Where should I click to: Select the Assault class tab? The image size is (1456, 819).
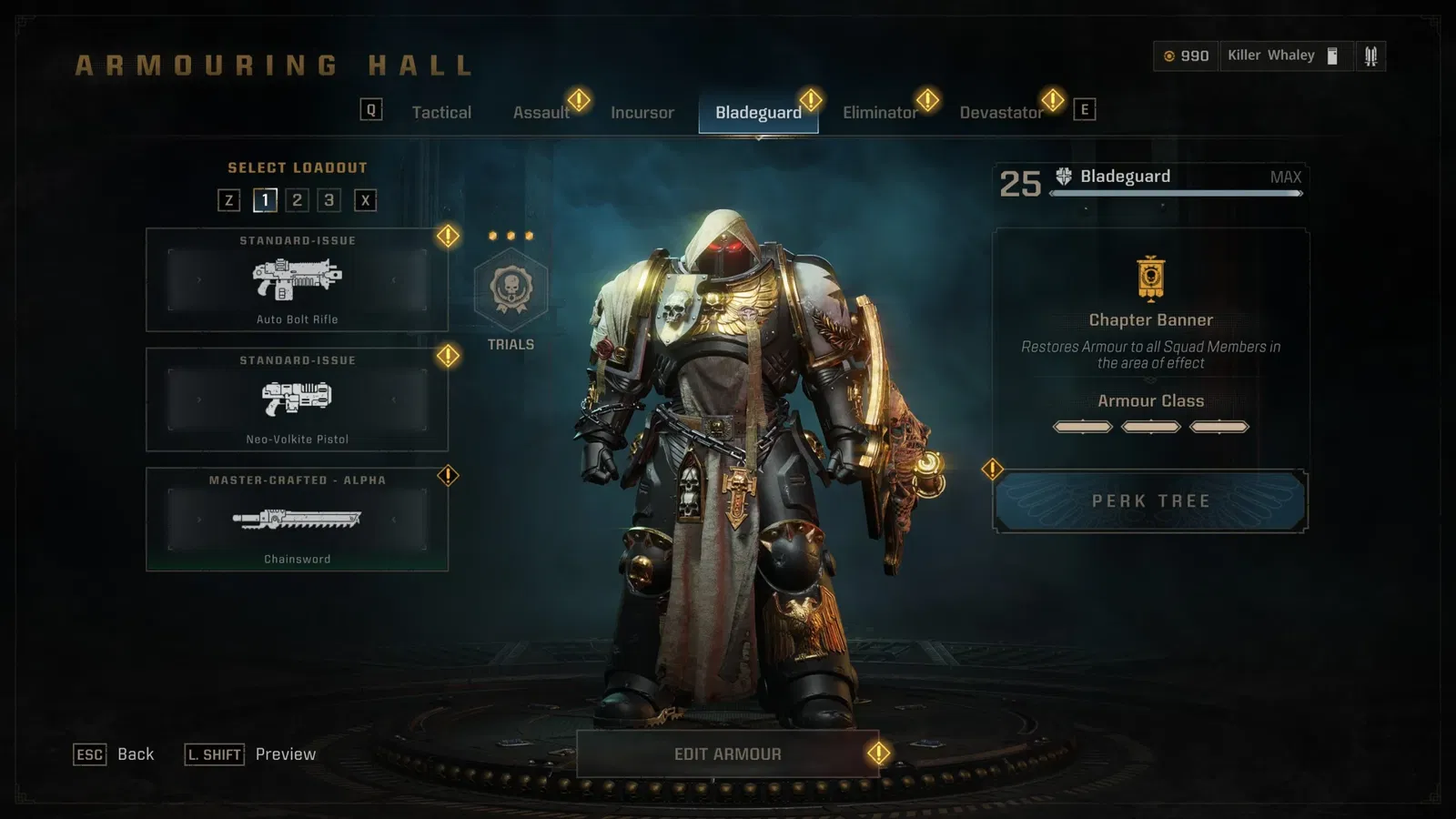[x=541, y=113]
